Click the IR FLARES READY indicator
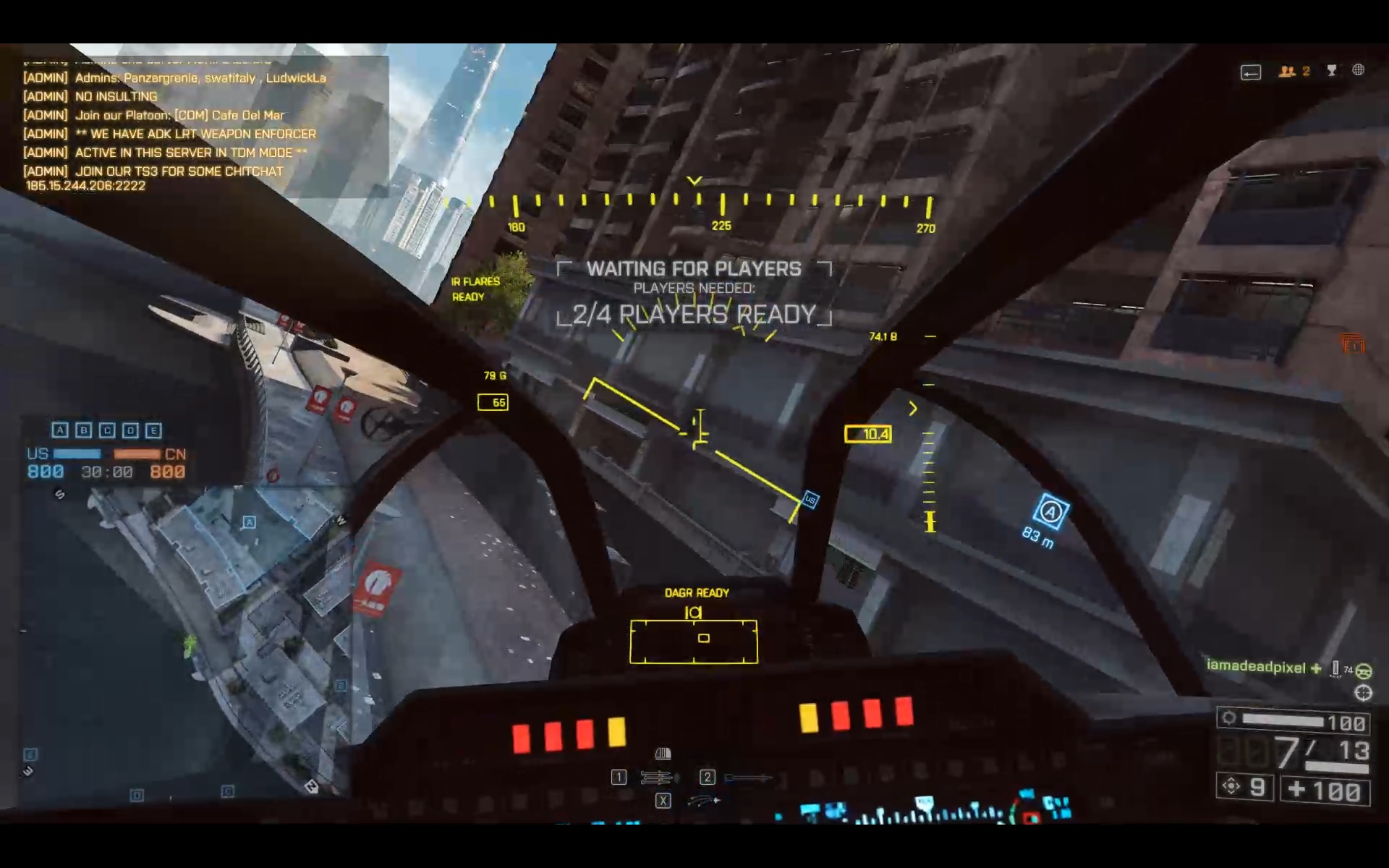Image resolution: width=1389 pixels, height=868 pixels. [475, 289]
